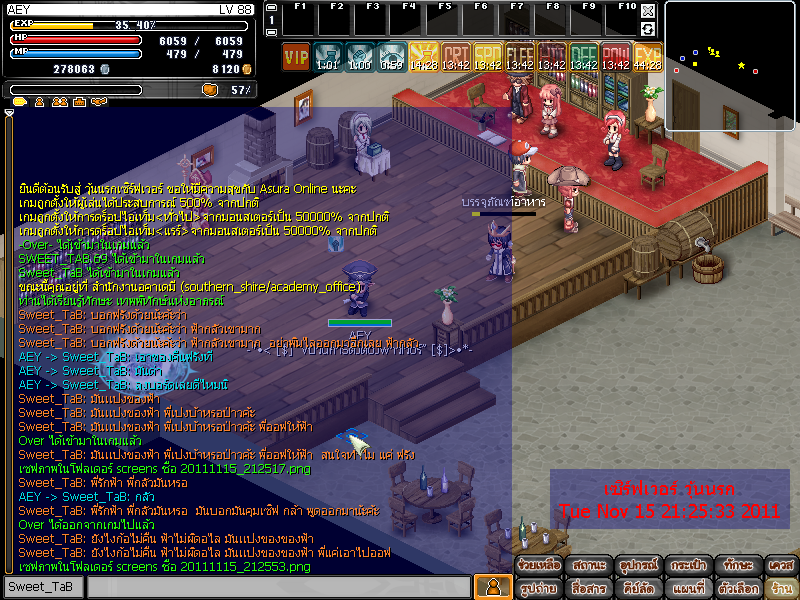Screen dimensions: 800x600
Task: Select the yellow speech bubble chat filter
Action: (x=19, y=102)
